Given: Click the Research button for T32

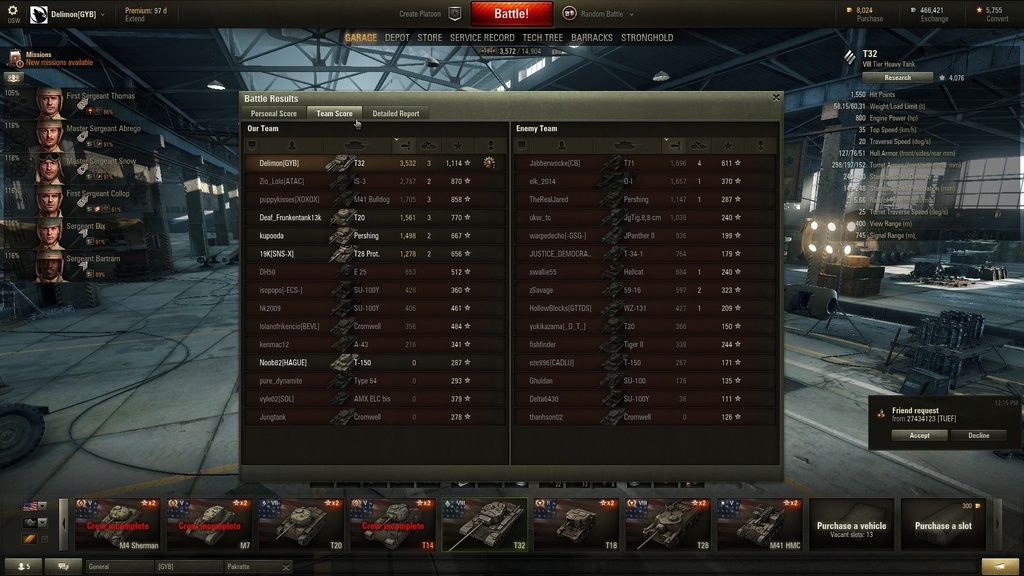Looking at the screenshot, I should (897, 77).
